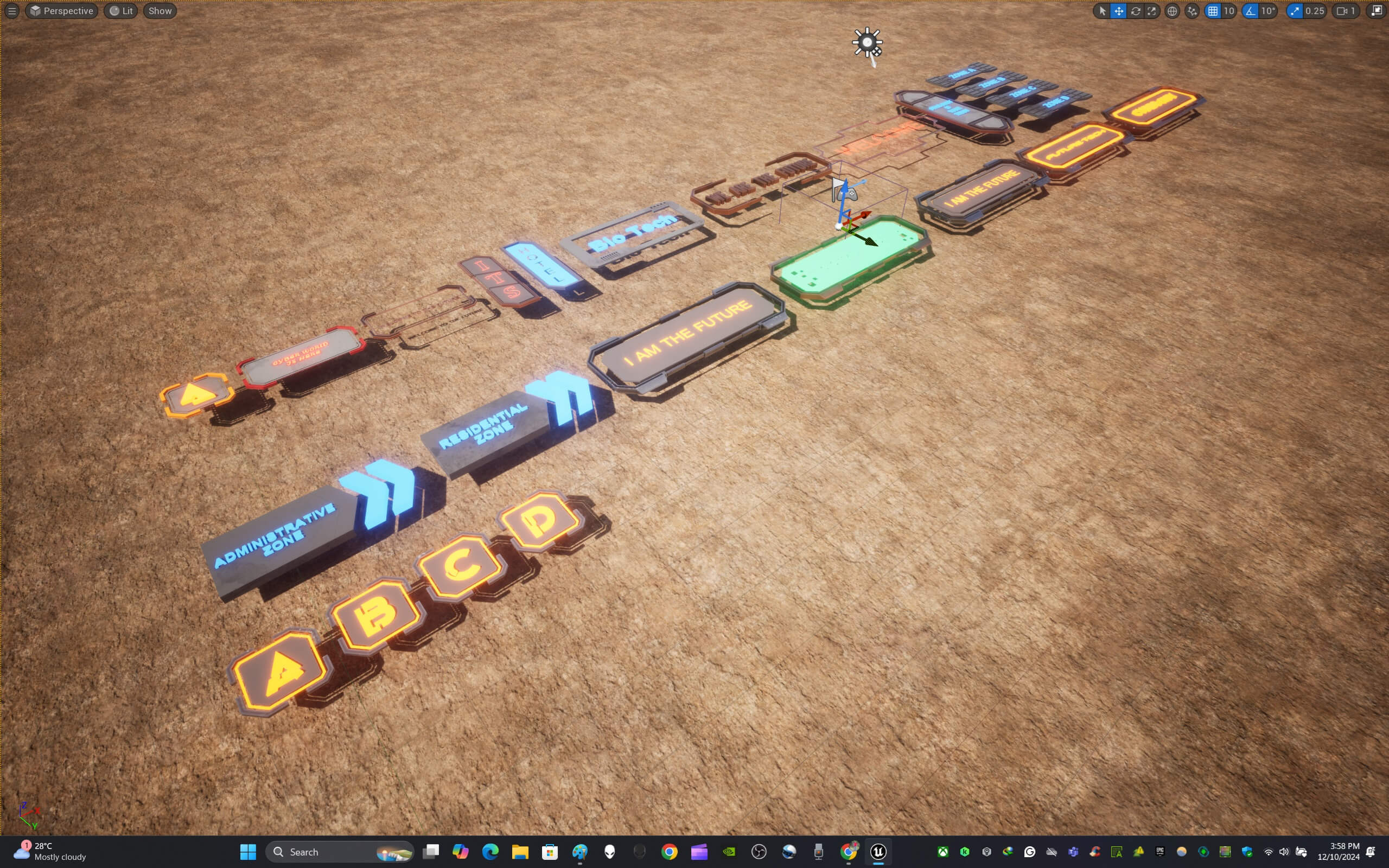The width and height of the screenshot is (1389, 868).
Task: Activate the translate gizmo tool
Action: click(1119, 11)
